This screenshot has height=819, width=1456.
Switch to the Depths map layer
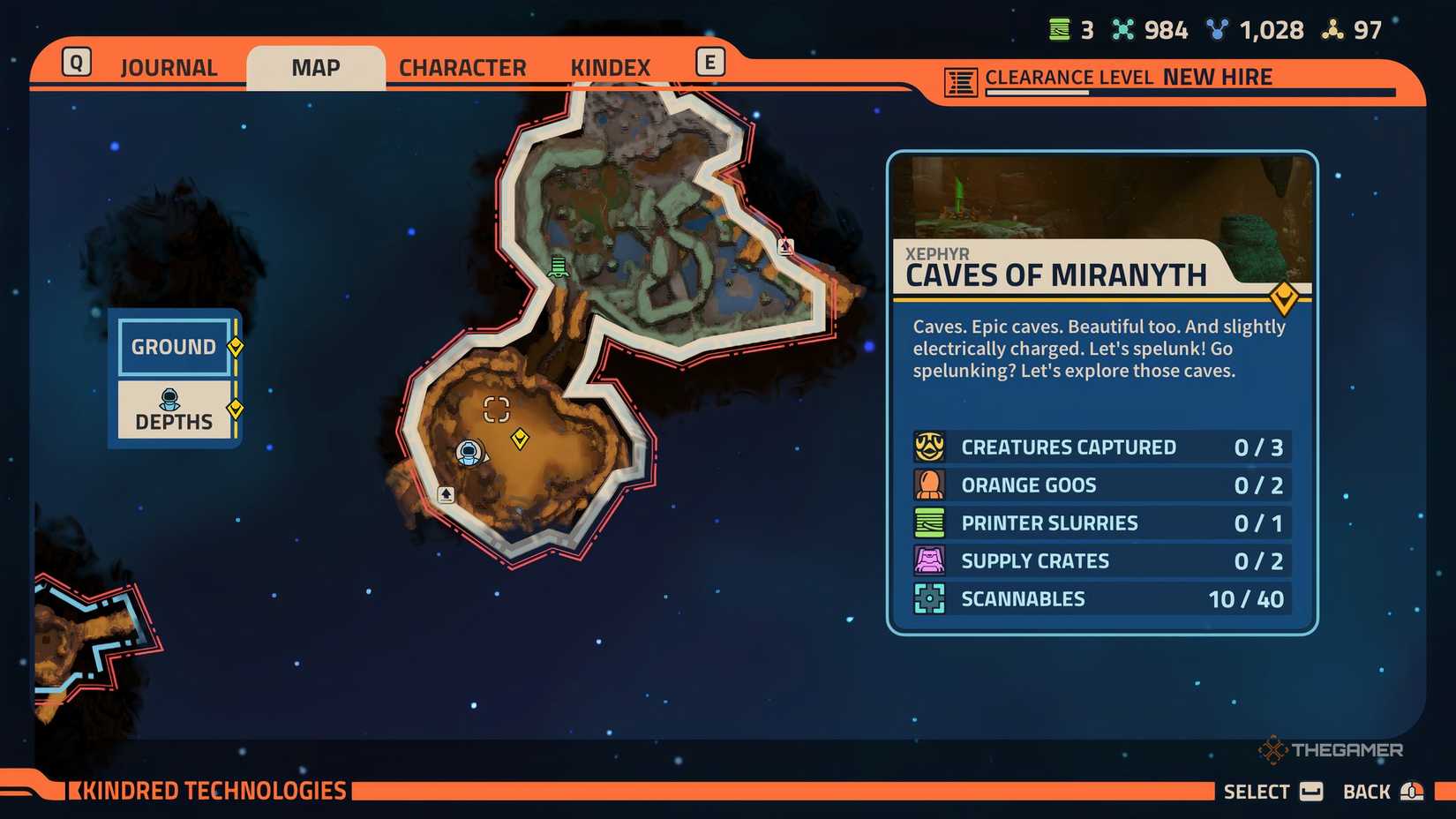pos(174,409)
